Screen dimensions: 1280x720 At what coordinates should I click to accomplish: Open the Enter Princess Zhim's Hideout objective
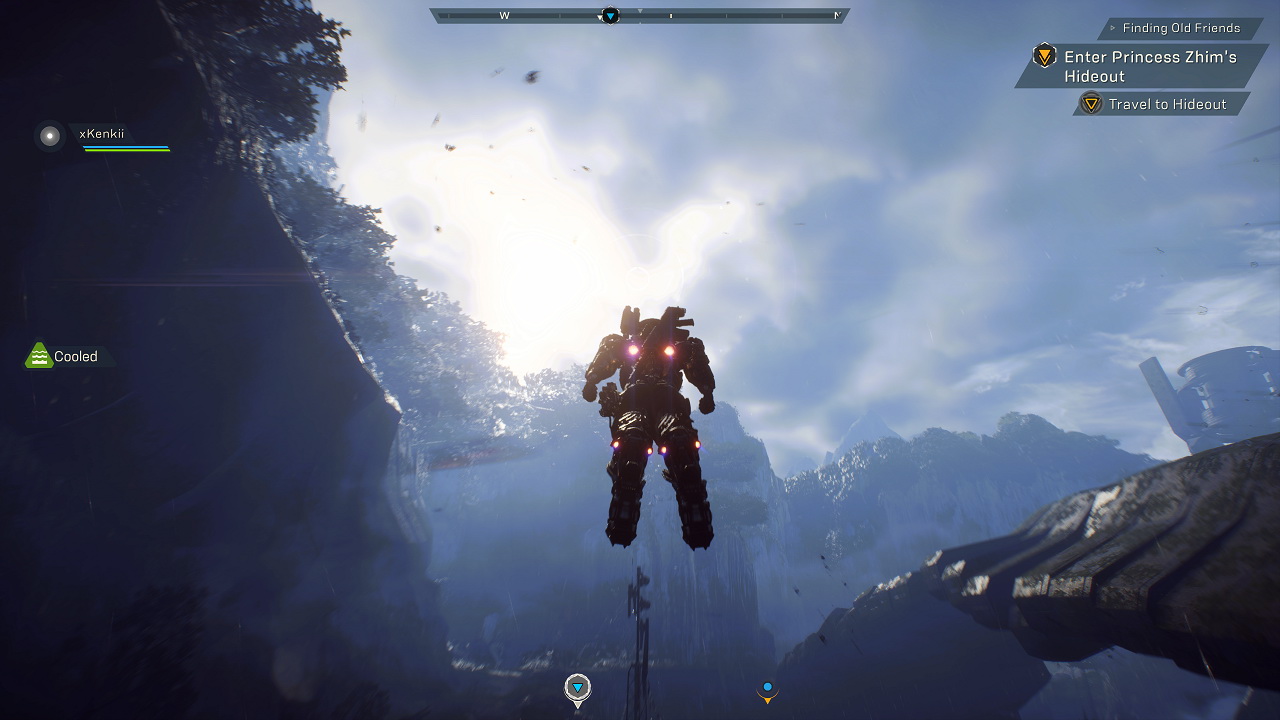1149,66
